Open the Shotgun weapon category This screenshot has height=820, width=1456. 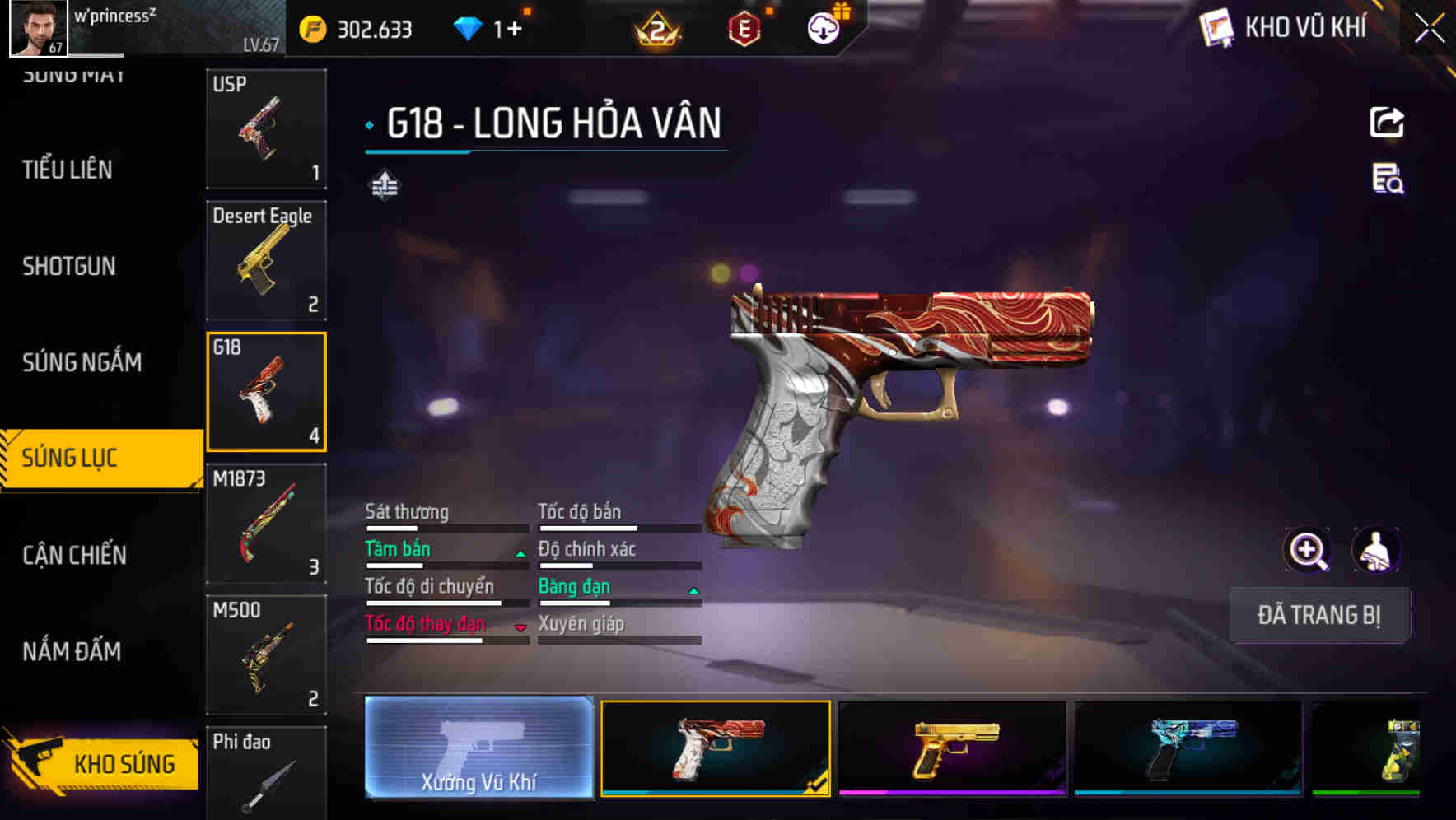69,266
